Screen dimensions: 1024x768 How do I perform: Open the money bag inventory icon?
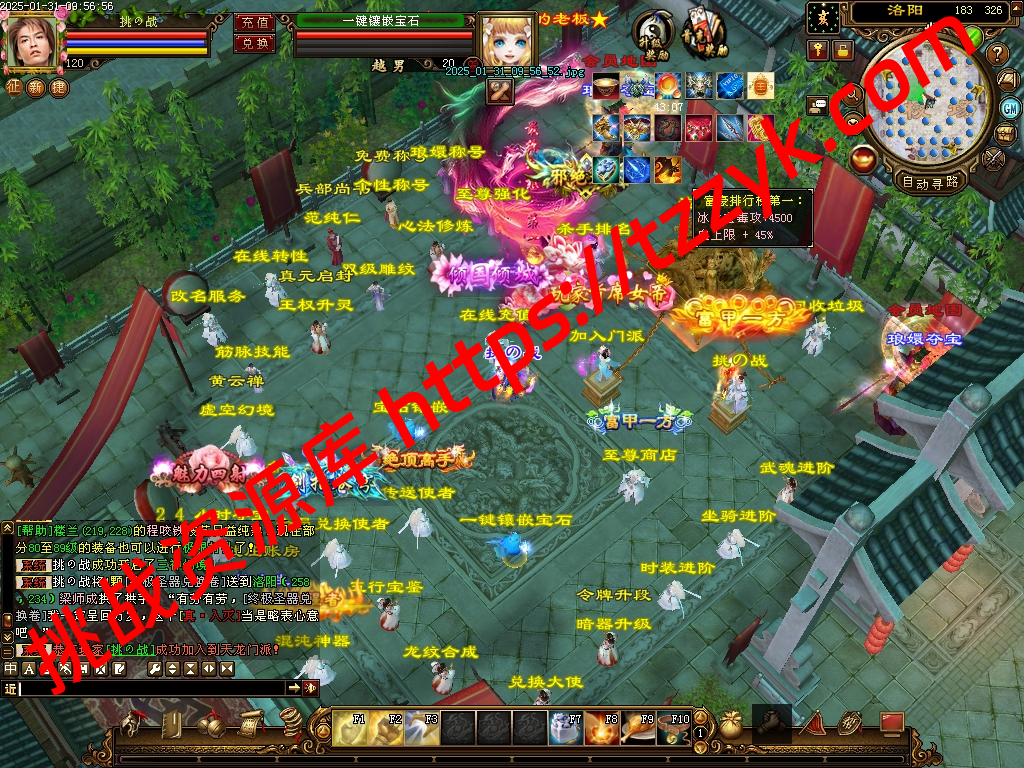click(732, 725)
